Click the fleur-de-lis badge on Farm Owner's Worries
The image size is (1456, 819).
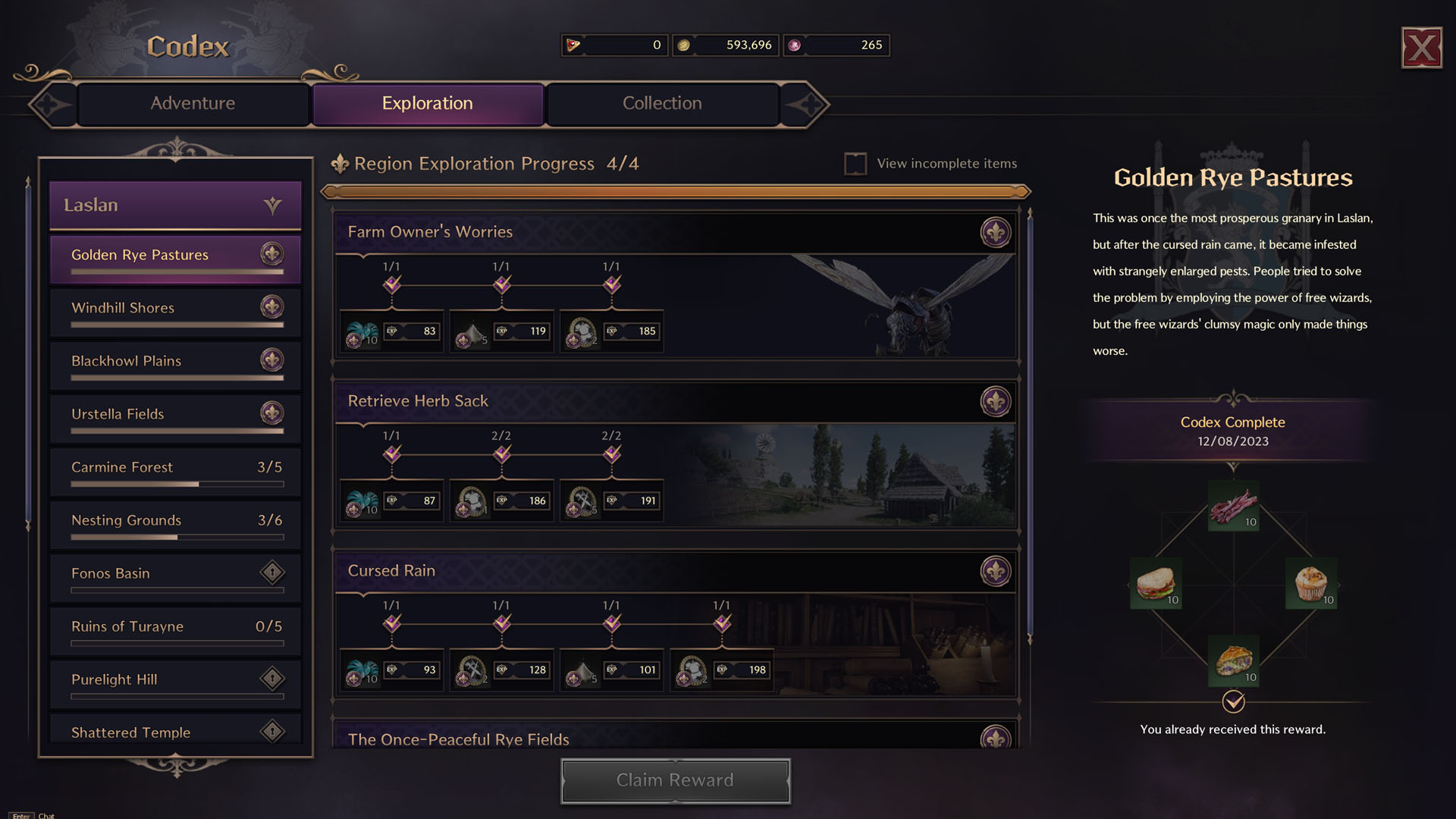pos(996,233)
